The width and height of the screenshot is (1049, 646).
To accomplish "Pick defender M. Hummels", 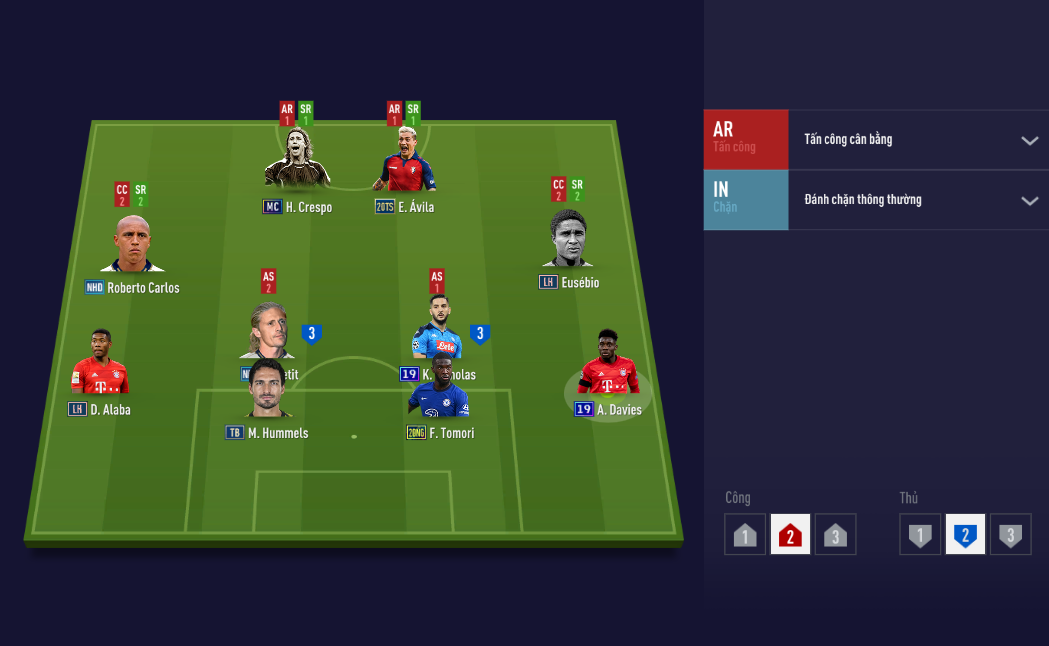I will pos(267,392).
